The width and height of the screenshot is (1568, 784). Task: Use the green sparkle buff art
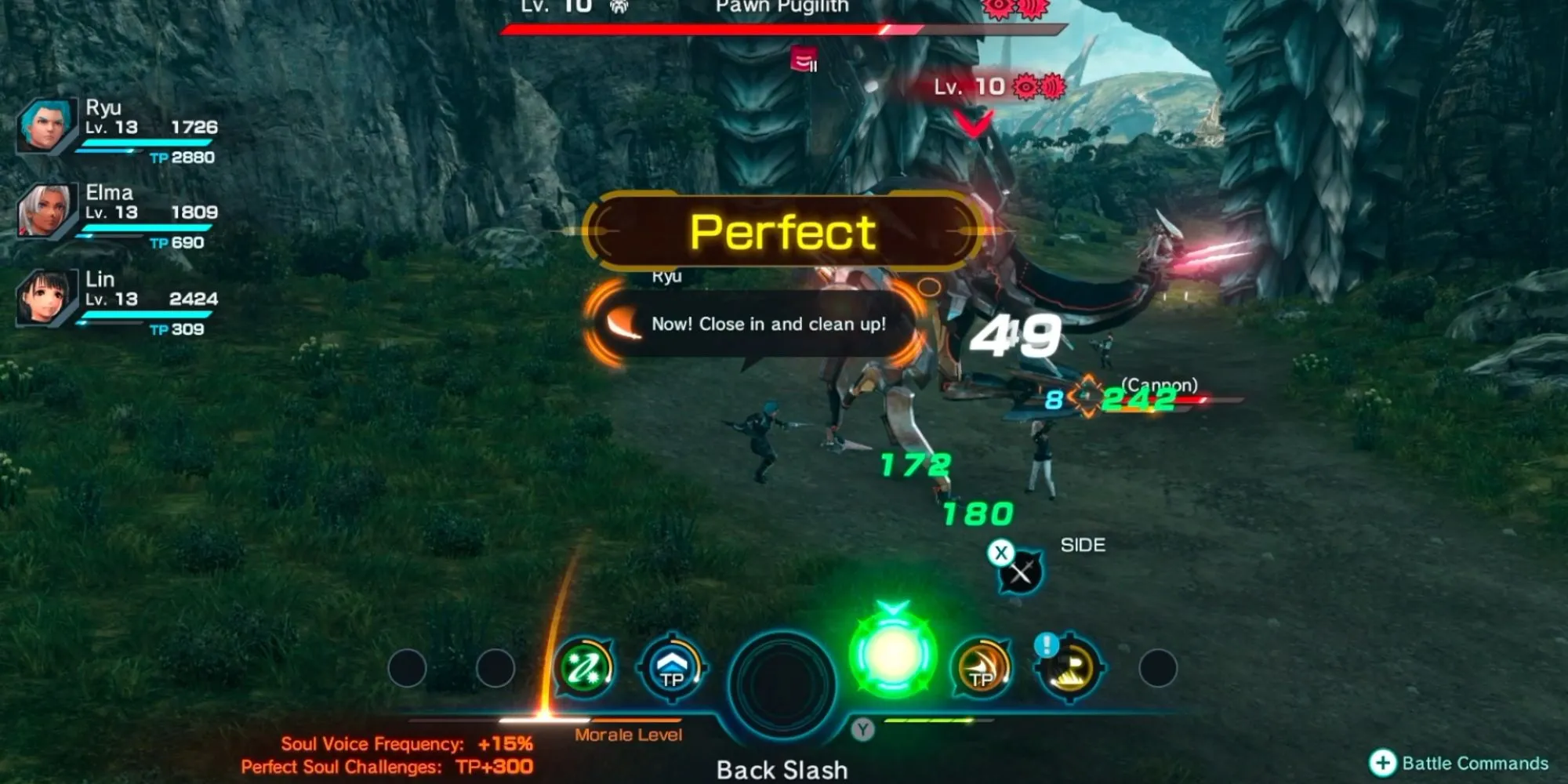pos(584,668)
